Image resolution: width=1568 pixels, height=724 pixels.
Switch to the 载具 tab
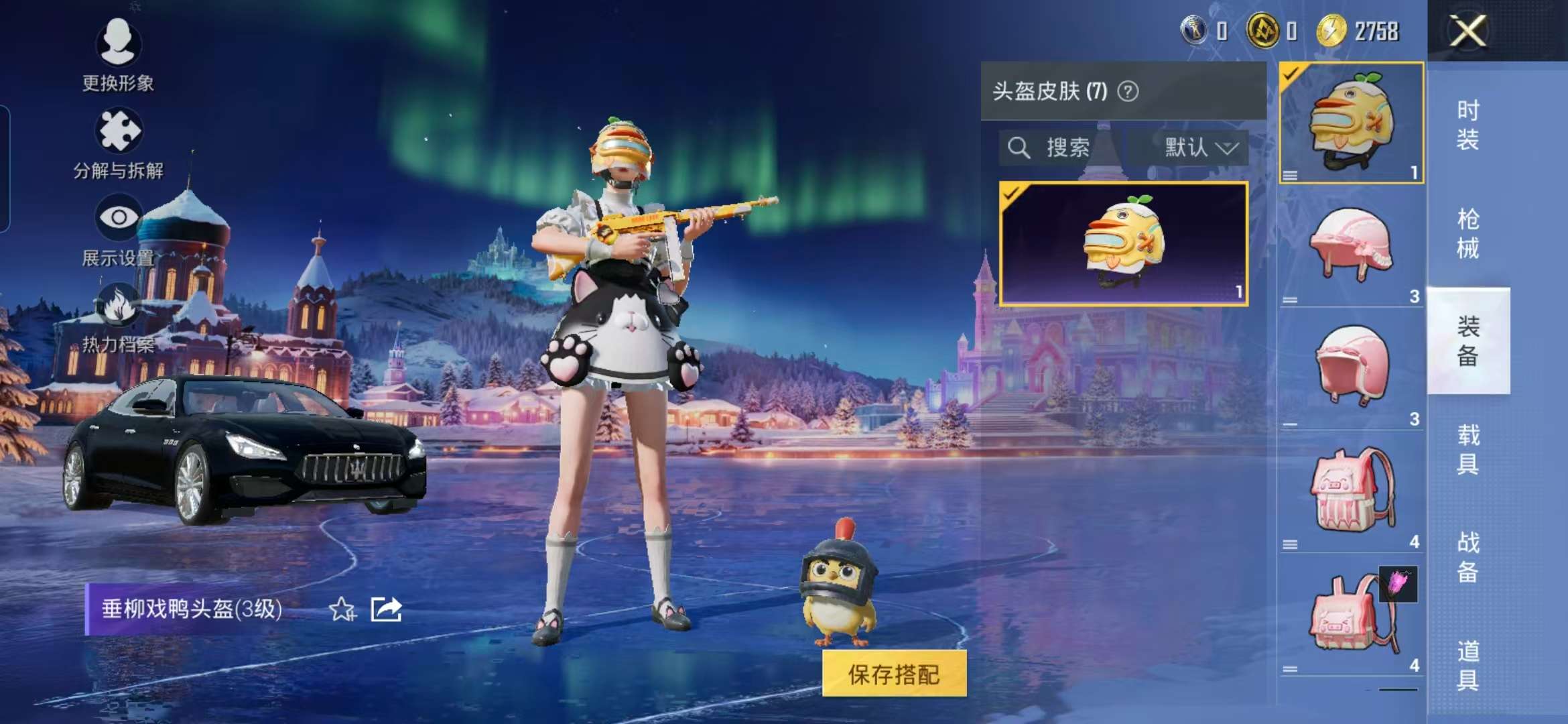(x=1467, y=449)
